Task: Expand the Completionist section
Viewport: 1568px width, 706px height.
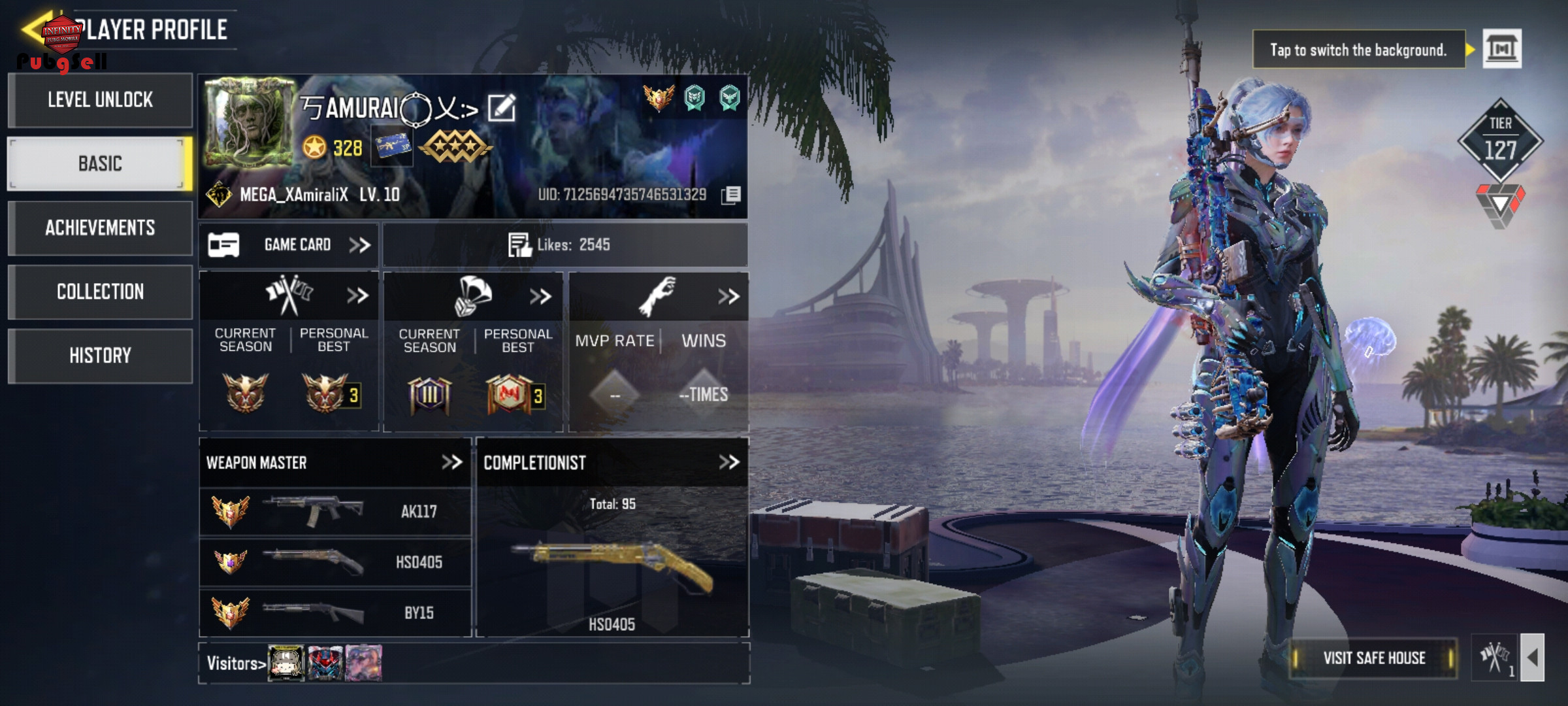Action: point(728,463)
